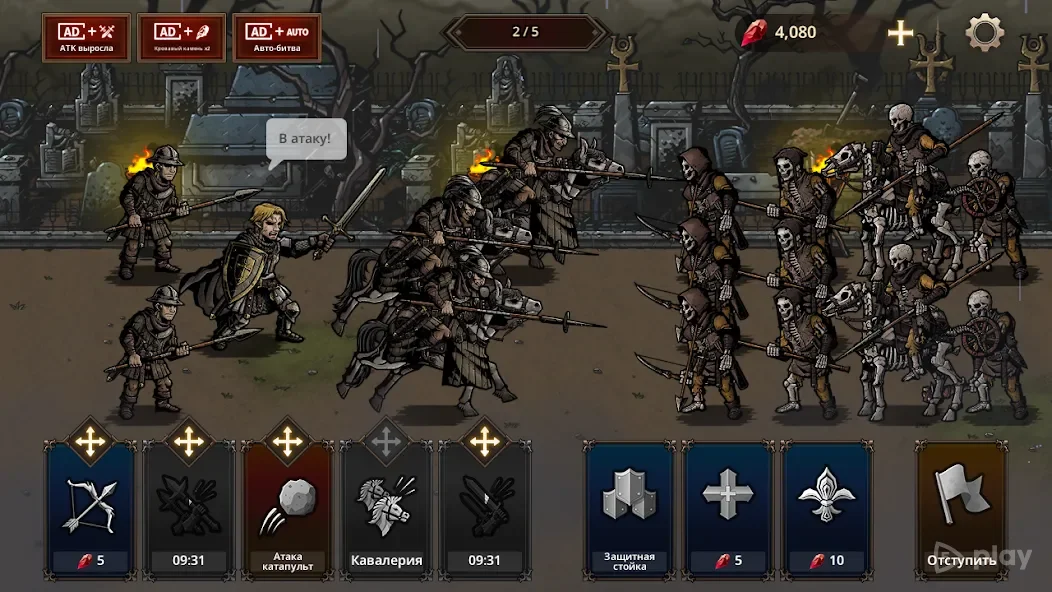Open the gear settings menu
The height and width of the screenshot is (592, 1052).
point(984,33)
